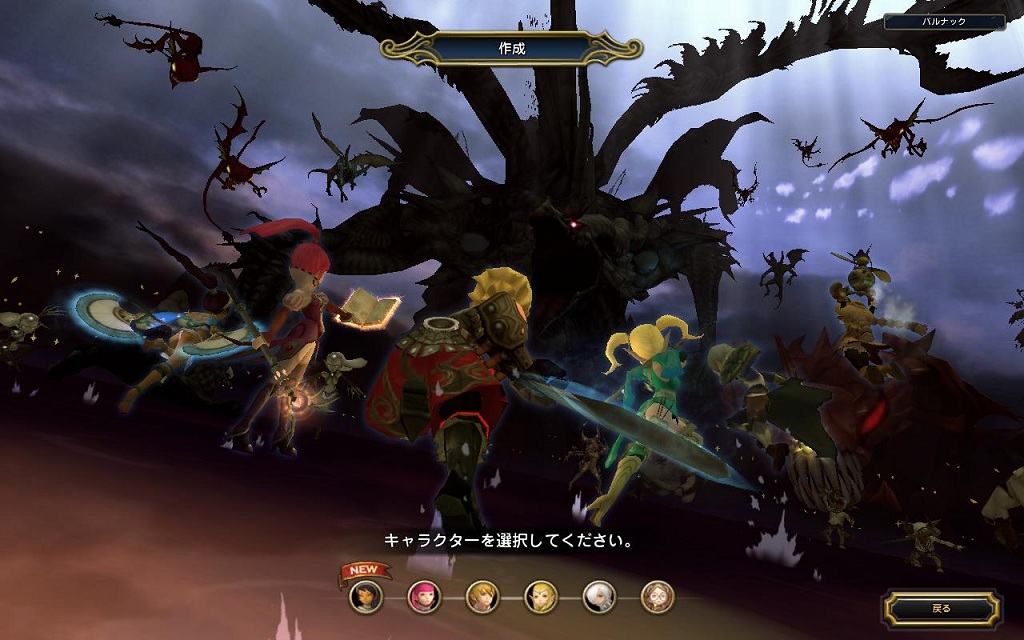The image size is (1024, 640).
Task: Pick the blond spiky-haired character portrait
Action: (482, 597)
